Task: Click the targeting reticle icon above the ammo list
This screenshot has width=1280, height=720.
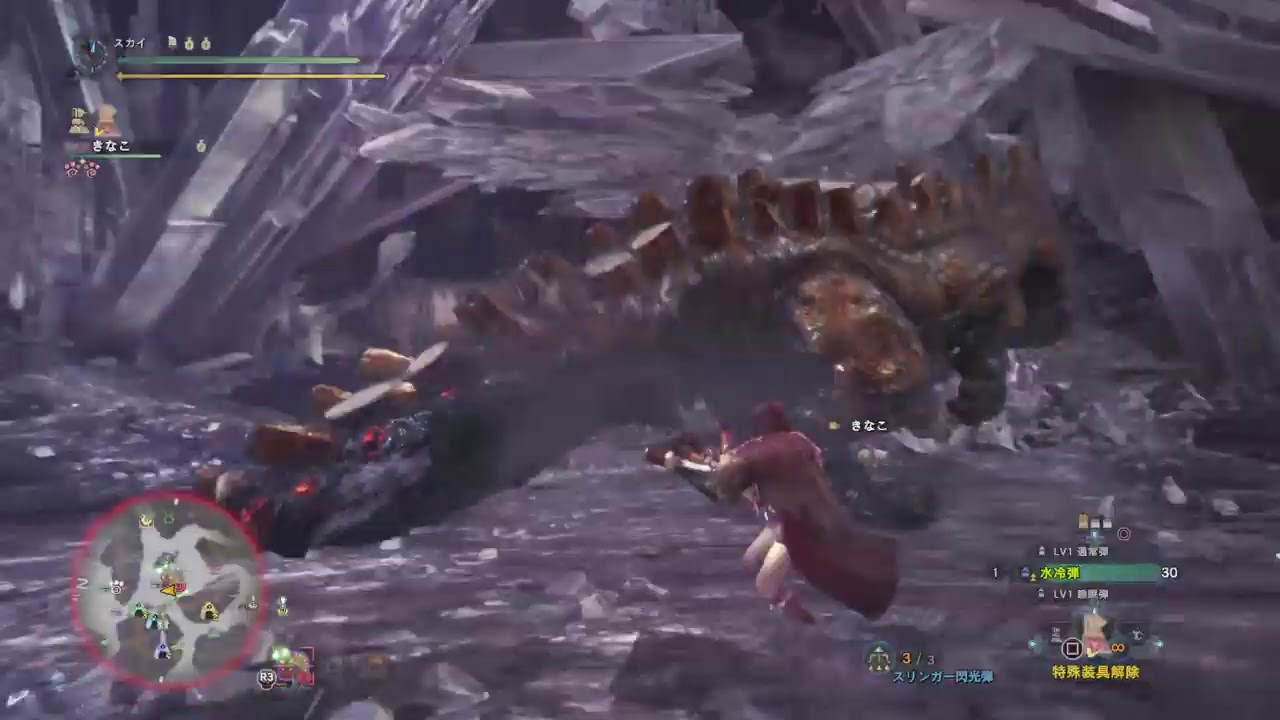Action: (x=1123, y=533)
